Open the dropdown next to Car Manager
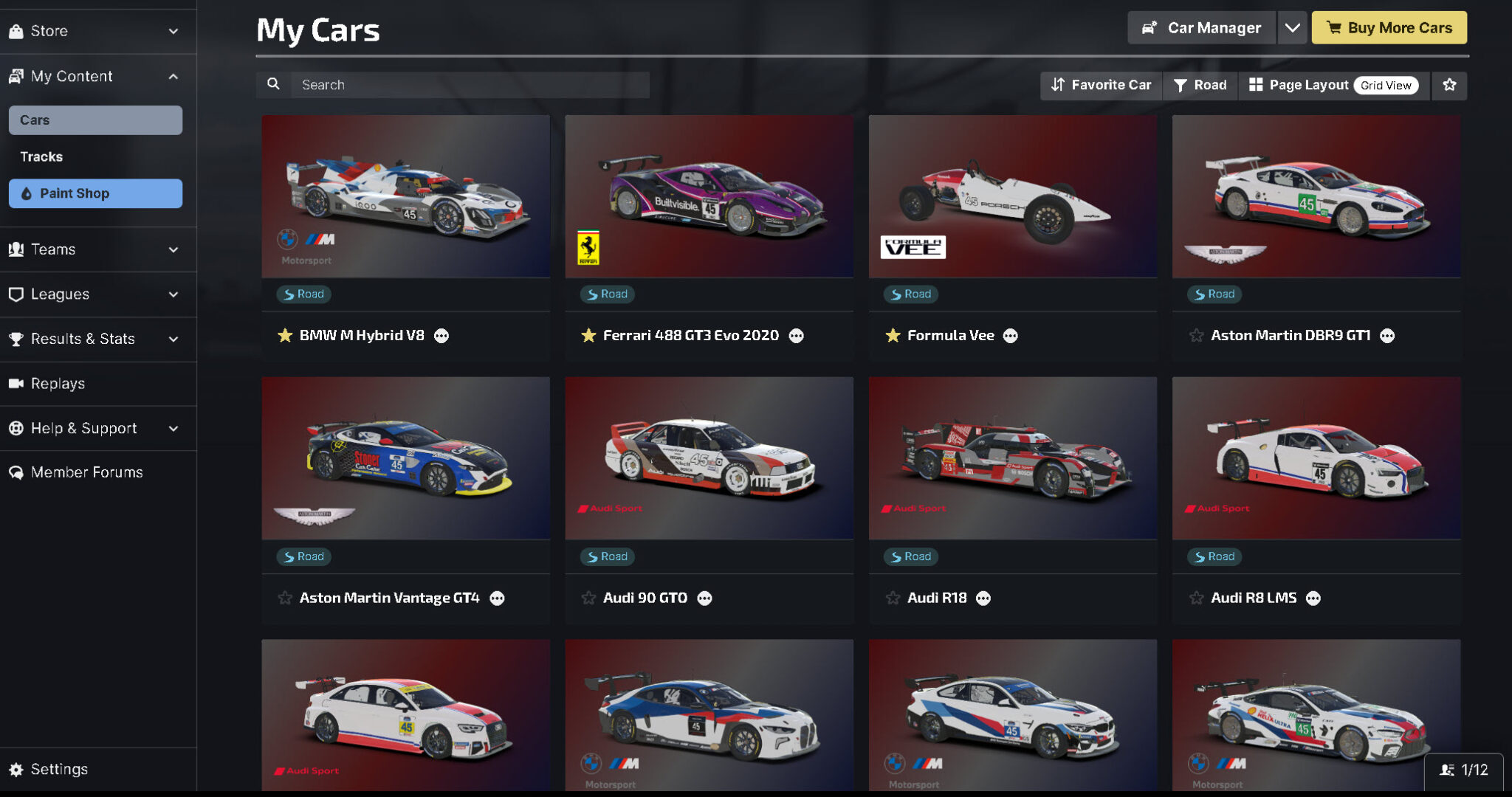 (x=1292, y=27)
